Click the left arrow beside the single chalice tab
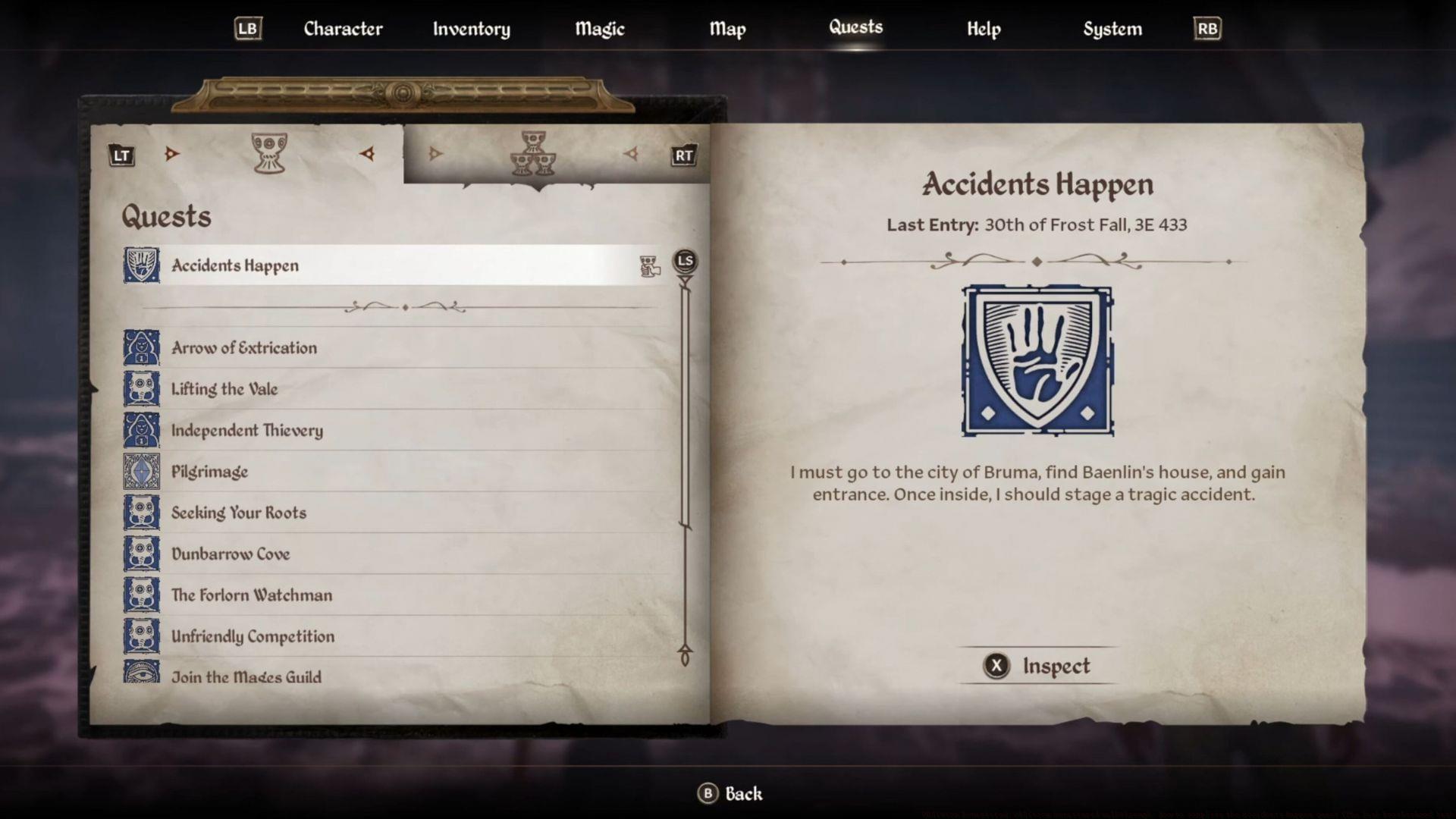This screenshot has height=819, width=1456. point(173,152)
